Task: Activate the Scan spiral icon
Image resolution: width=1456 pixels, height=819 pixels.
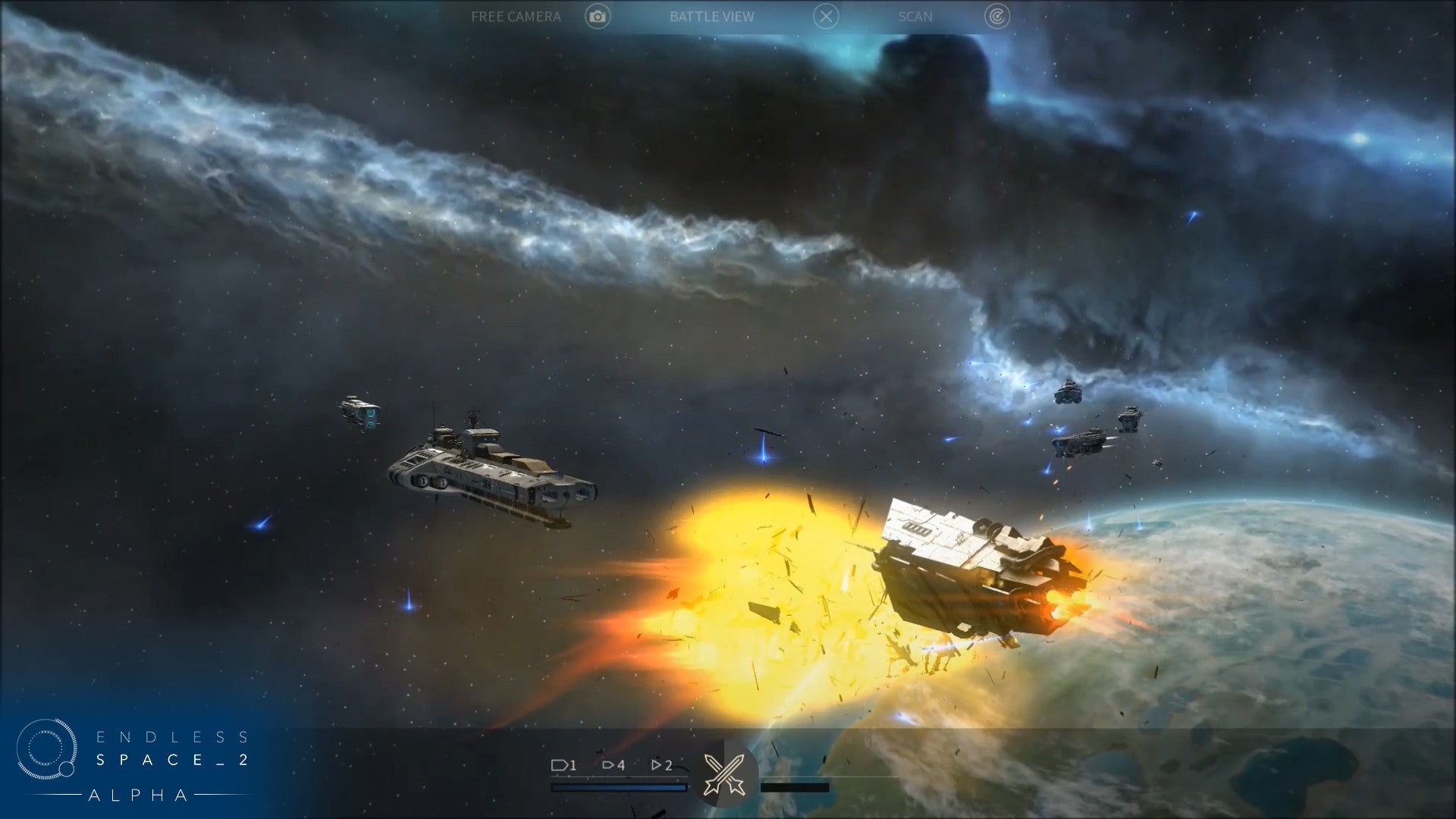Action: [x=996, y=17]
